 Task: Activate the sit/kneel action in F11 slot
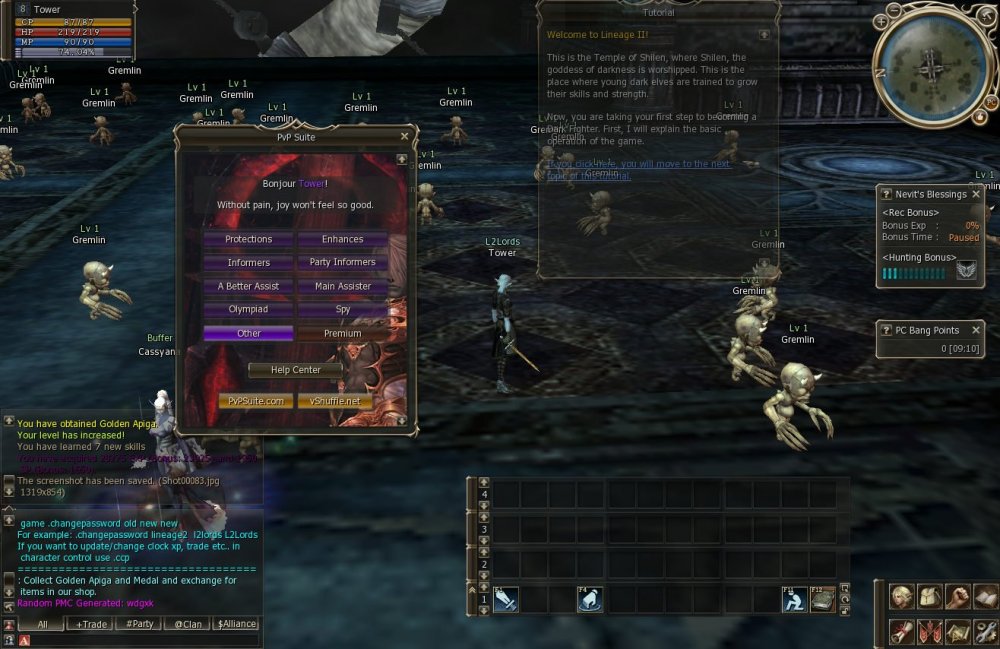pyautogui.click(x=795, y=599)
